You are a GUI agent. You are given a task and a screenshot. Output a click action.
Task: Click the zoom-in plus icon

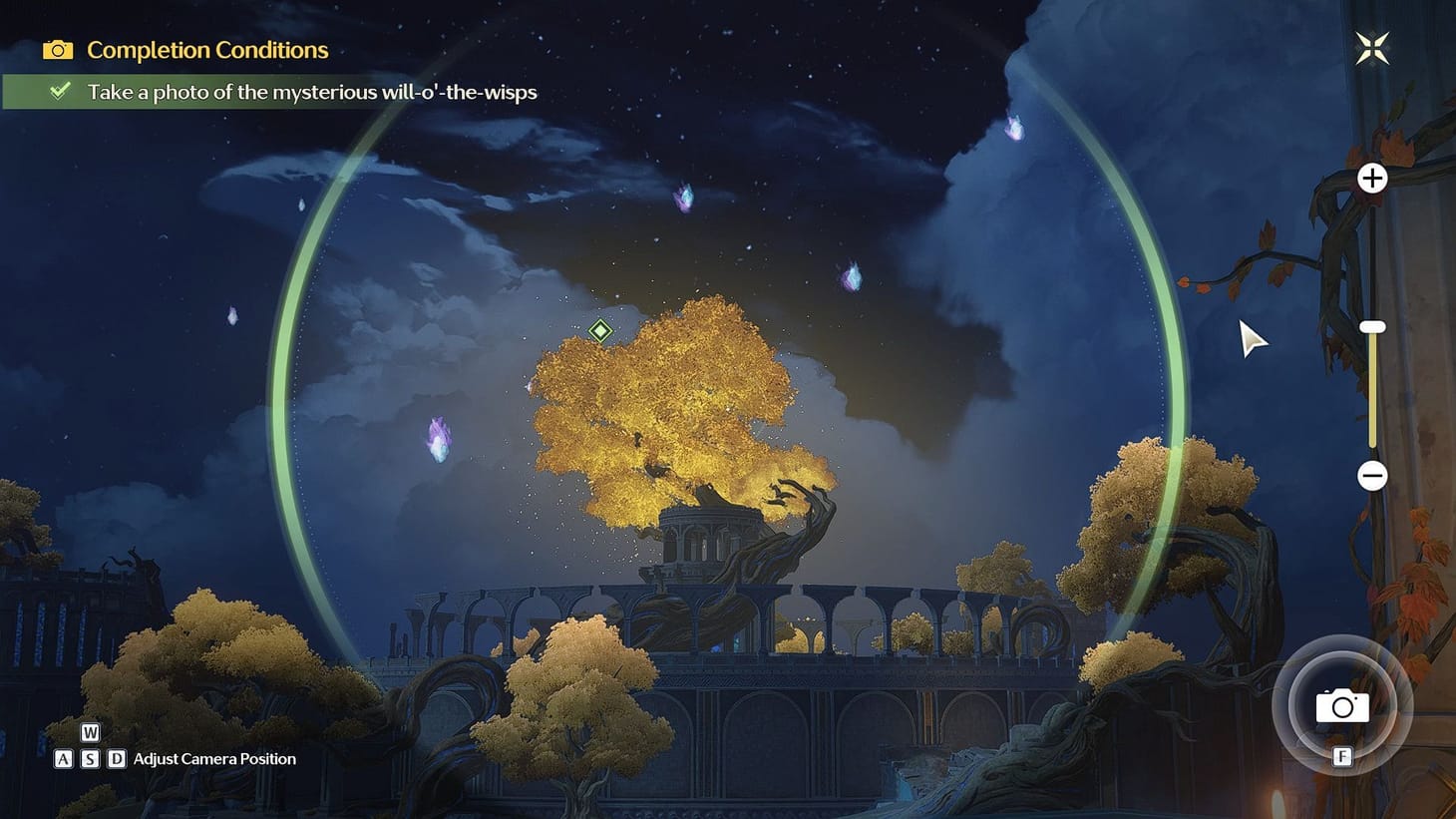(1372, 179)
